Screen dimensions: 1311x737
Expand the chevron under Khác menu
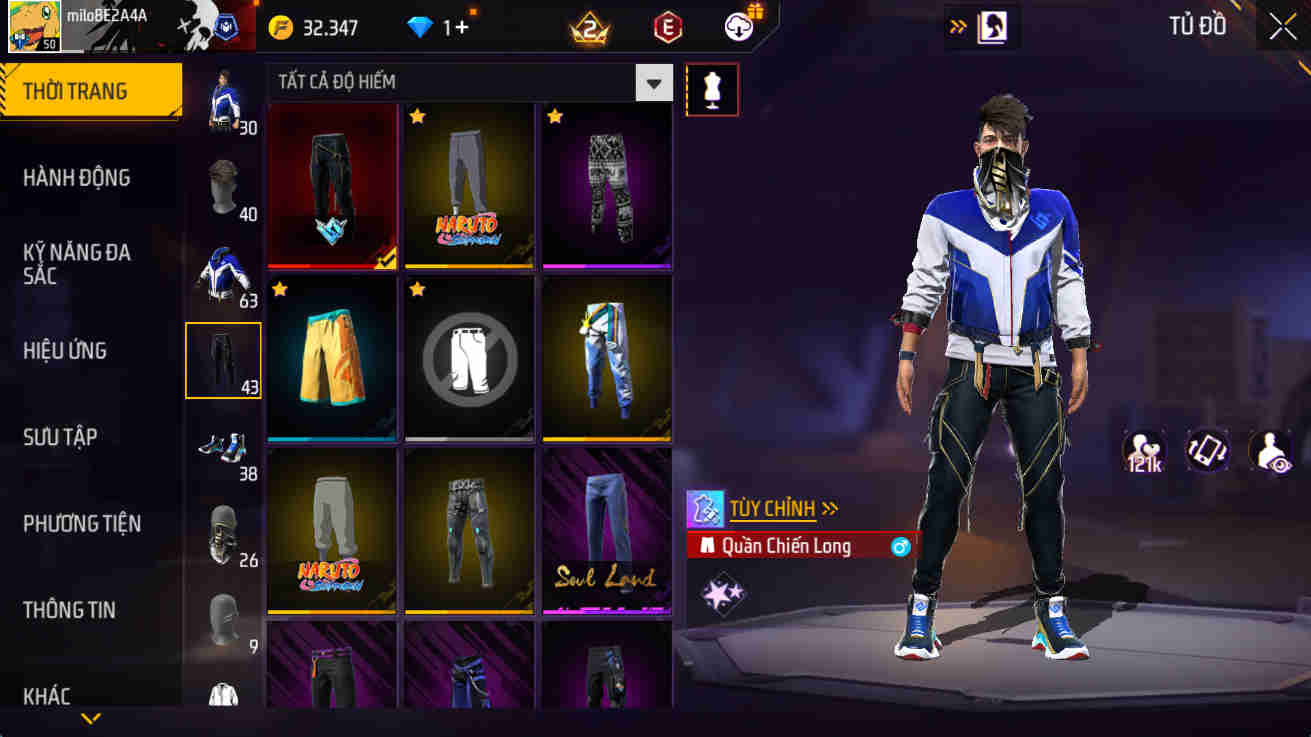click(x=92, y=719)
